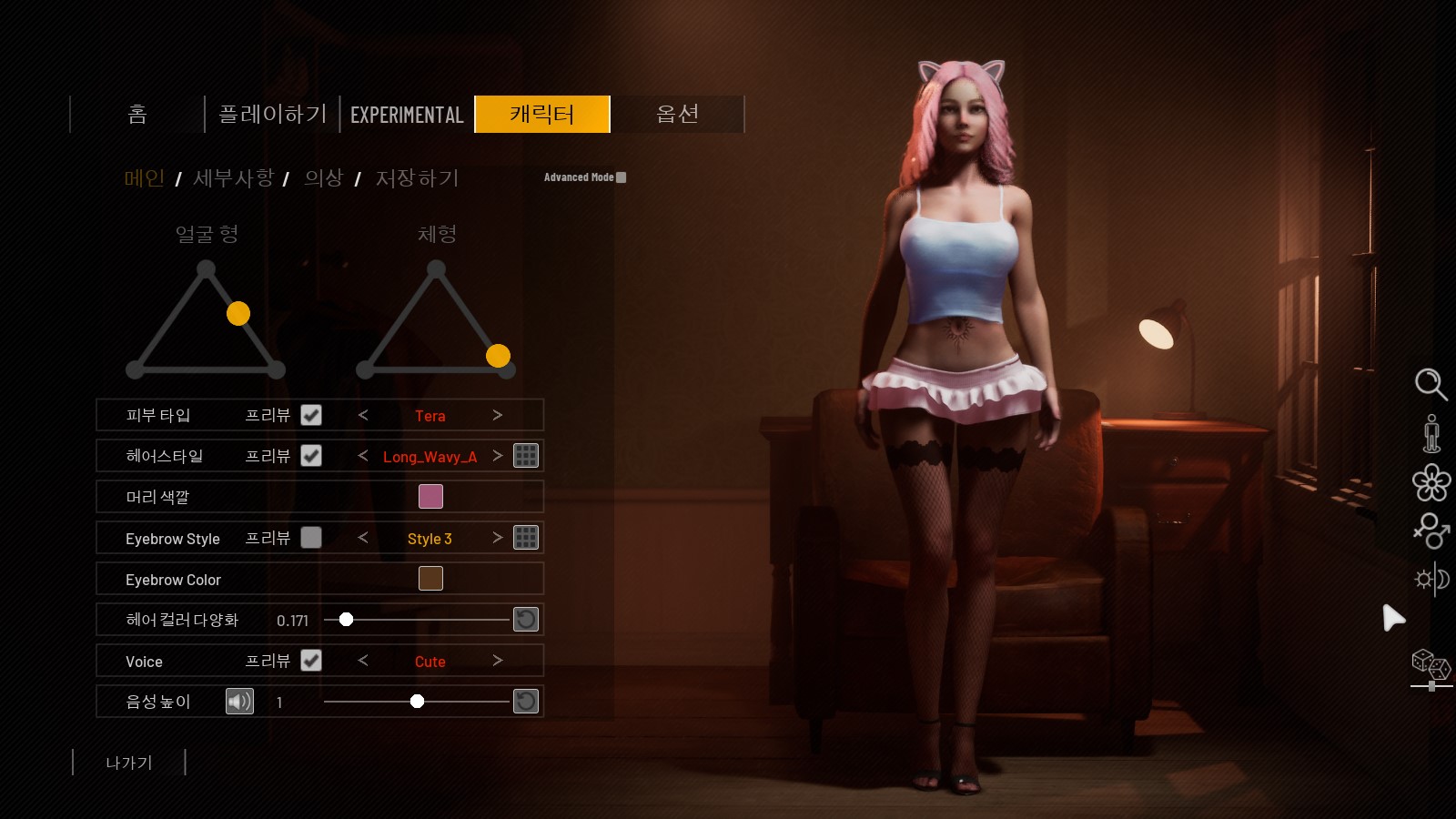Open the brown Eyebrow Color swatch
1456x819 pixels.
pos(430,579)
